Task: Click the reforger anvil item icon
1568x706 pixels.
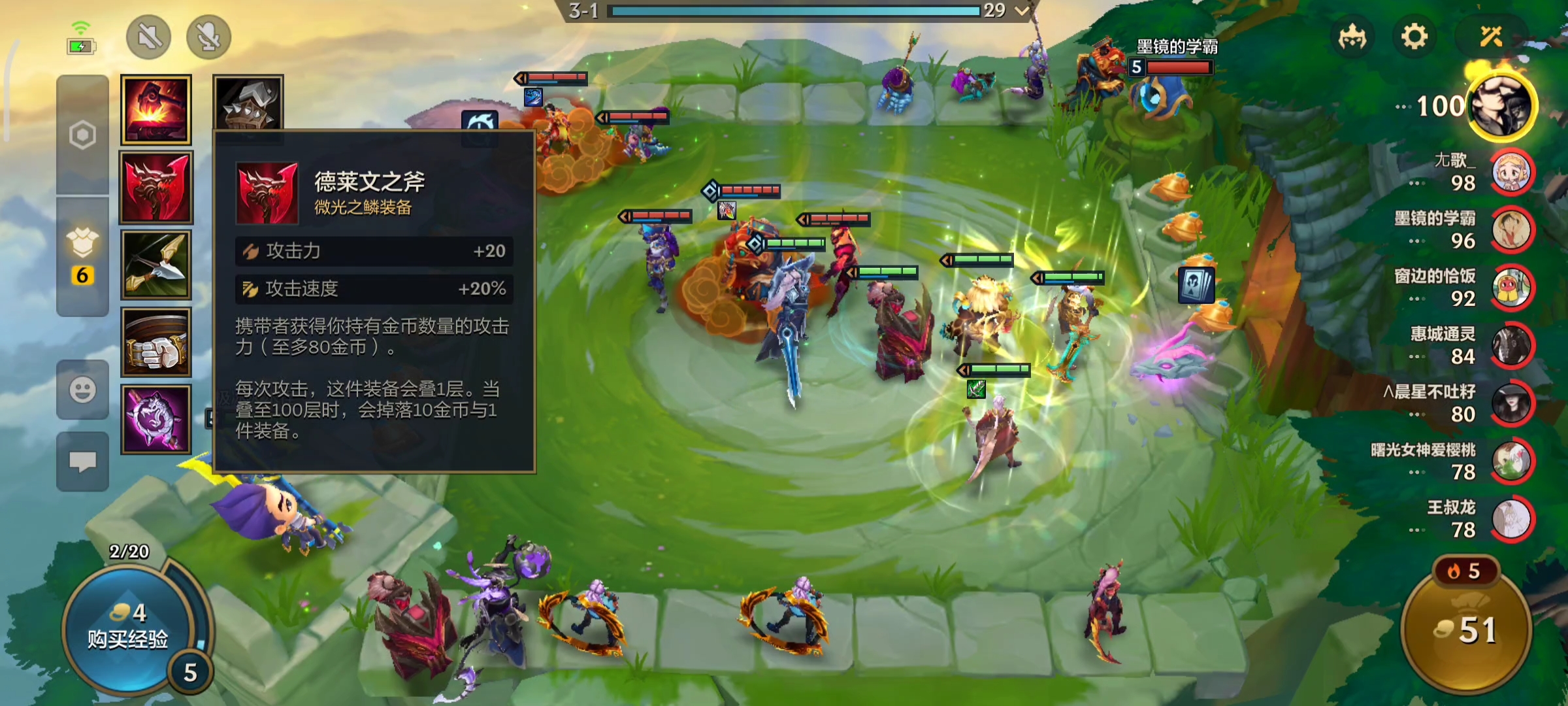Action: (155, 110)
